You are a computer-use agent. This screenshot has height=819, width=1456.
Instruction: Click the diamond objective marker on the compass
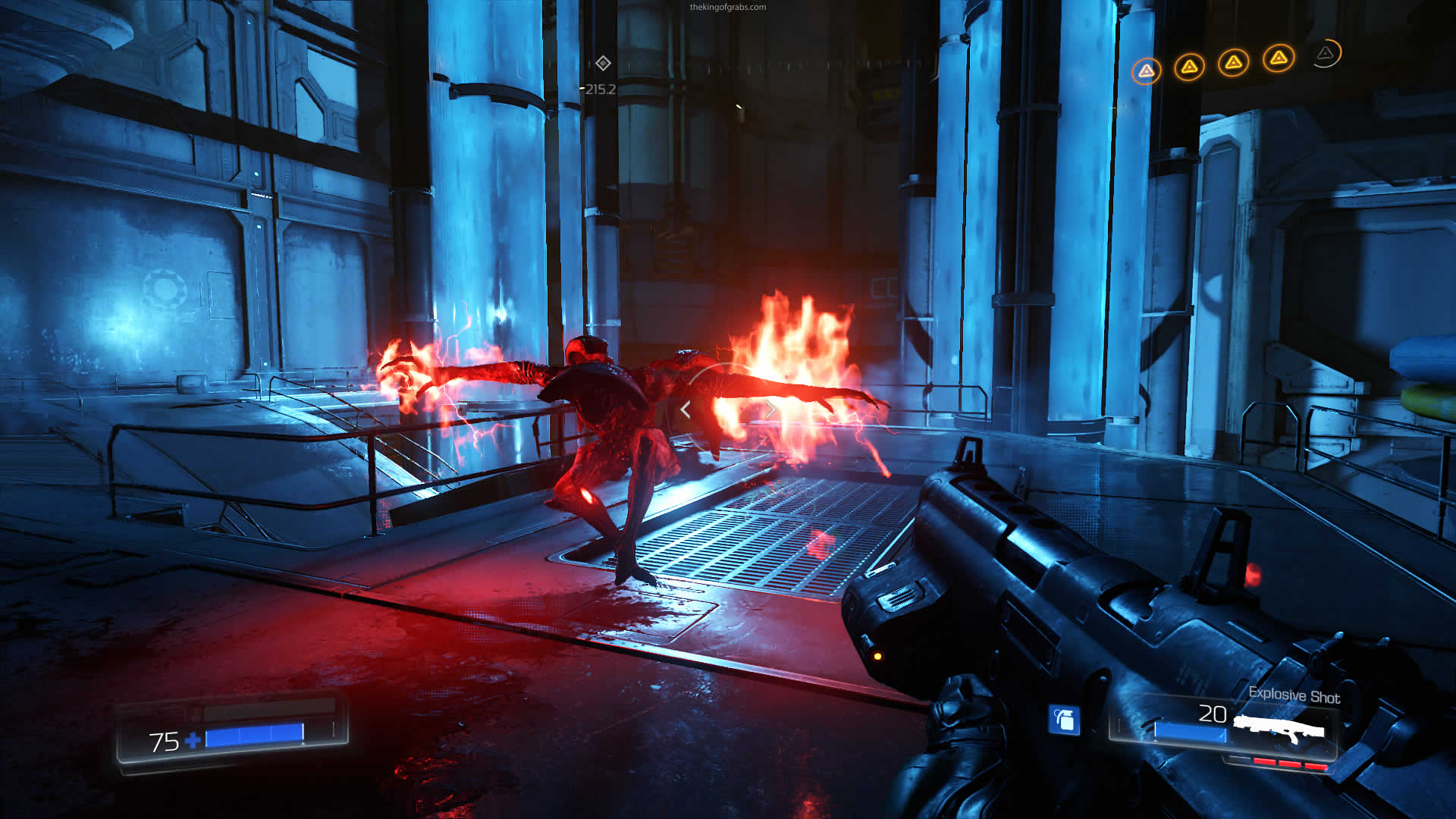pyautogui.click(x=603, y=63)
